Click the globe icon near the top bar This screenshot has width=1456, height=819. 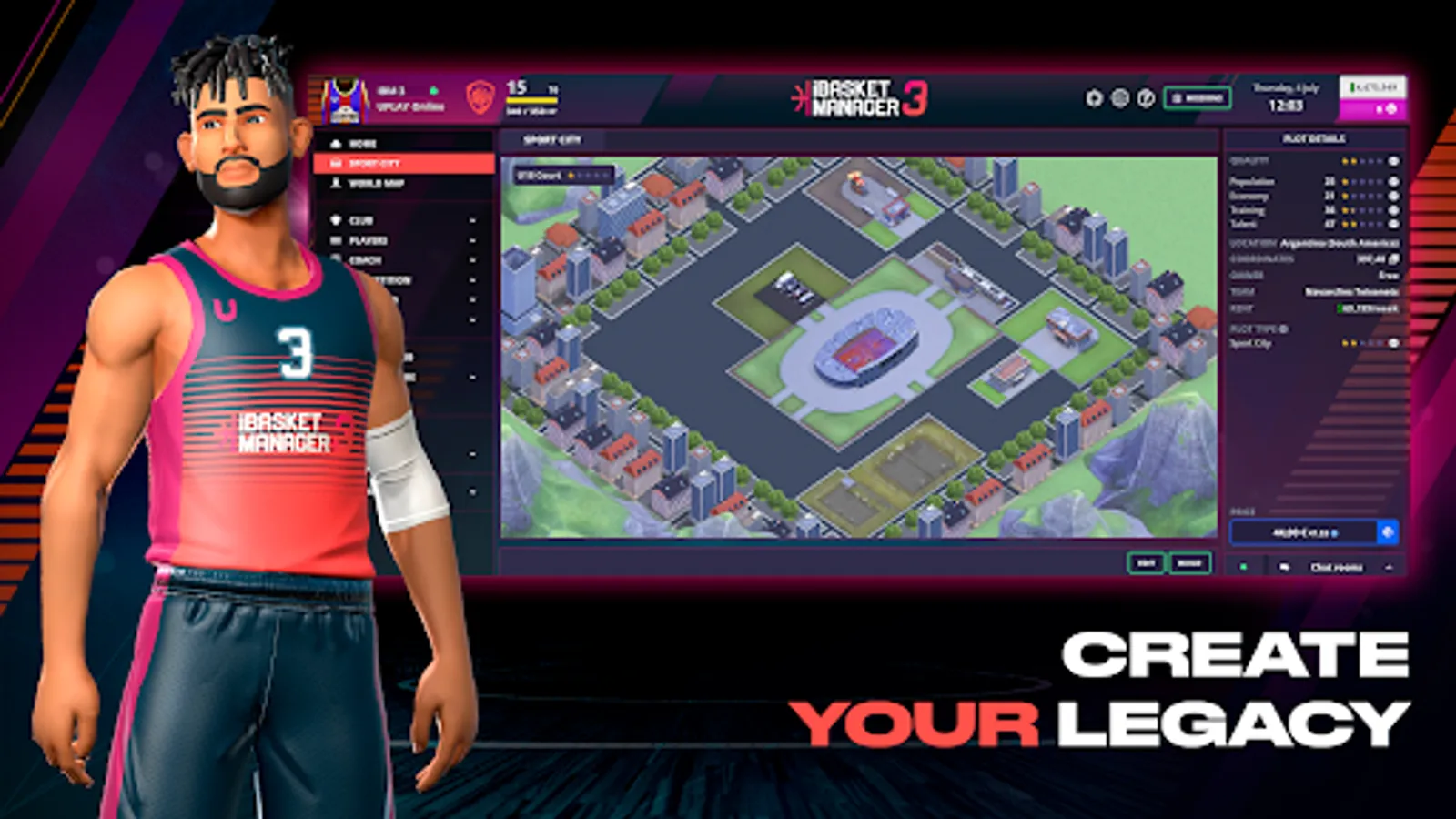(1119, 97)
